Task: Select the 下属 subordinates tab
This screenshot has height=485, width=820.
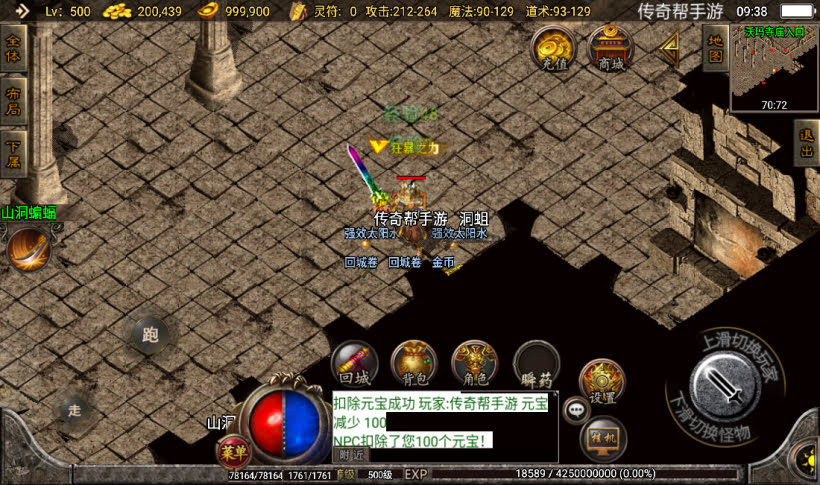Action: [x=13, y=153]
